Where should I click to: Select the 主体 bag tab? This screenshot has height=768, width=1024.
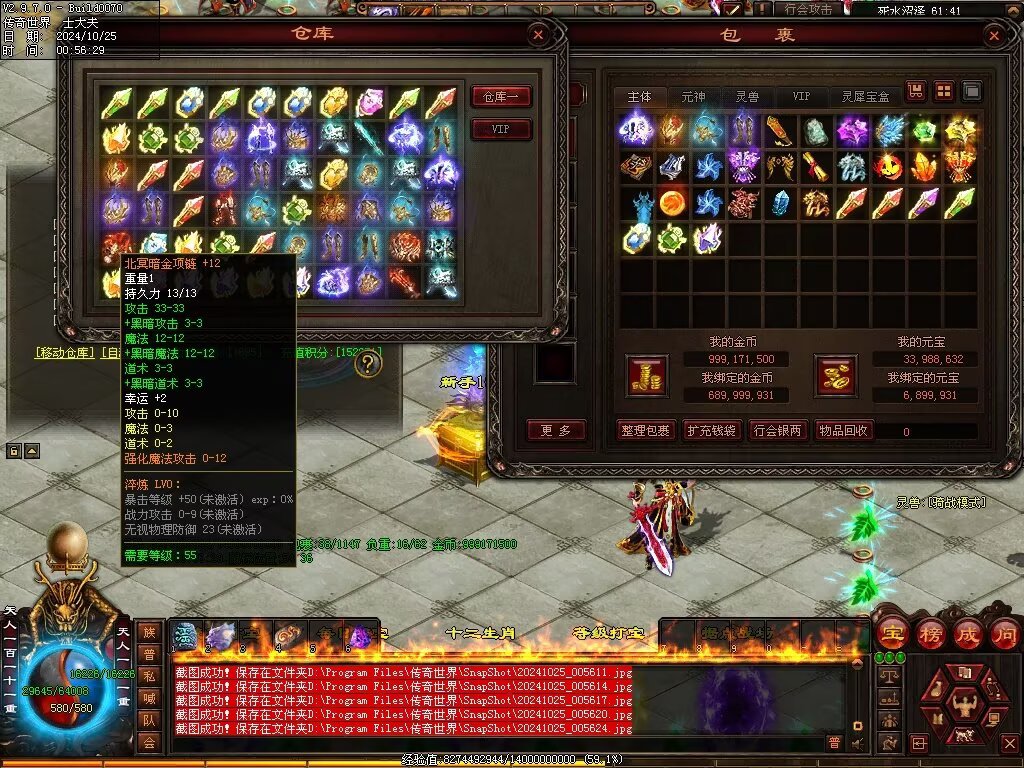click(x=639, y=97)
